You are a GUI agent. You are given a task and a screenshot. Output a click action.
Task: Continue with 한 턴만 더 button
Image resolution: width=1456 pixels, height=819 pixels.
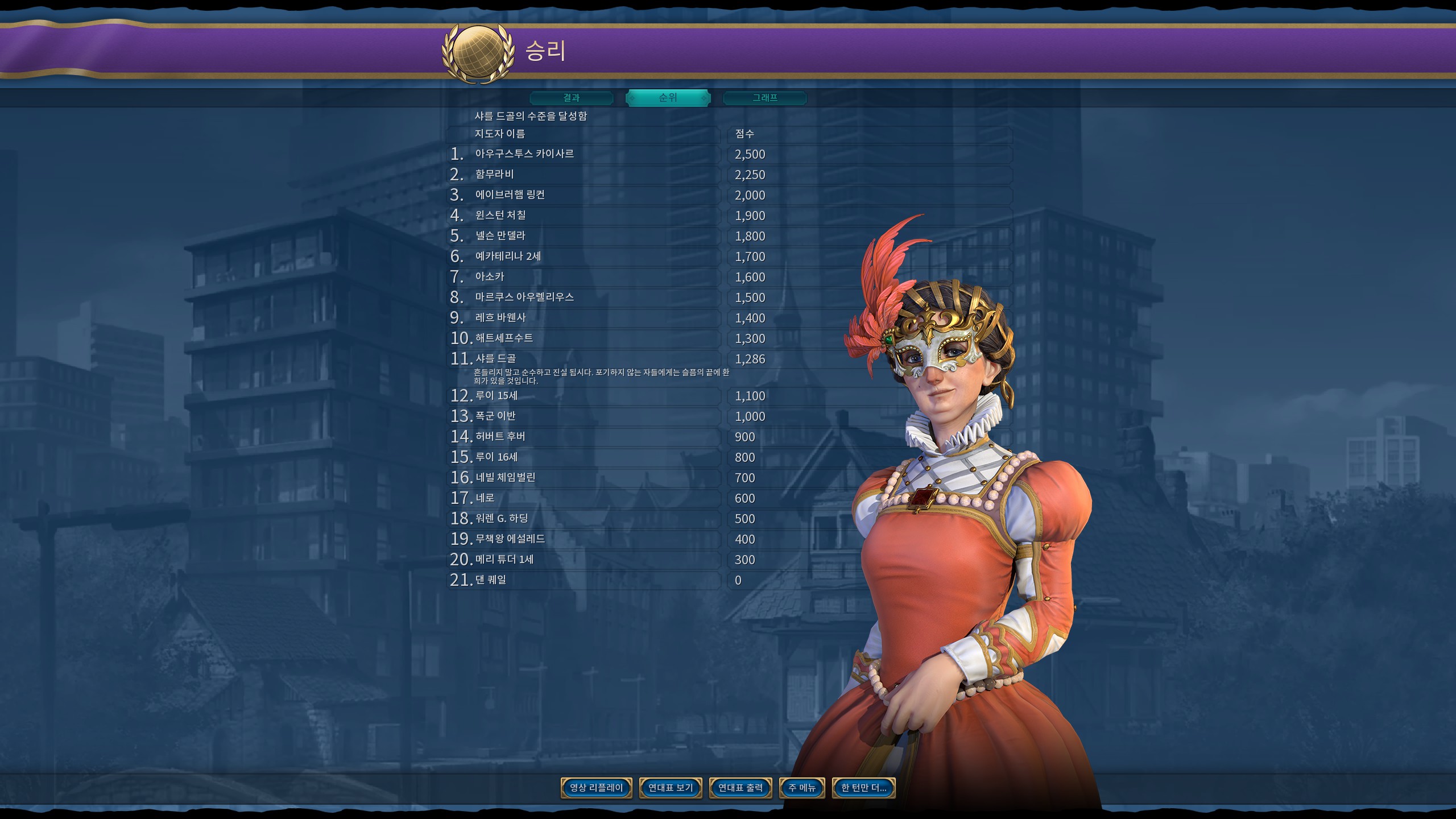[863, 788]
